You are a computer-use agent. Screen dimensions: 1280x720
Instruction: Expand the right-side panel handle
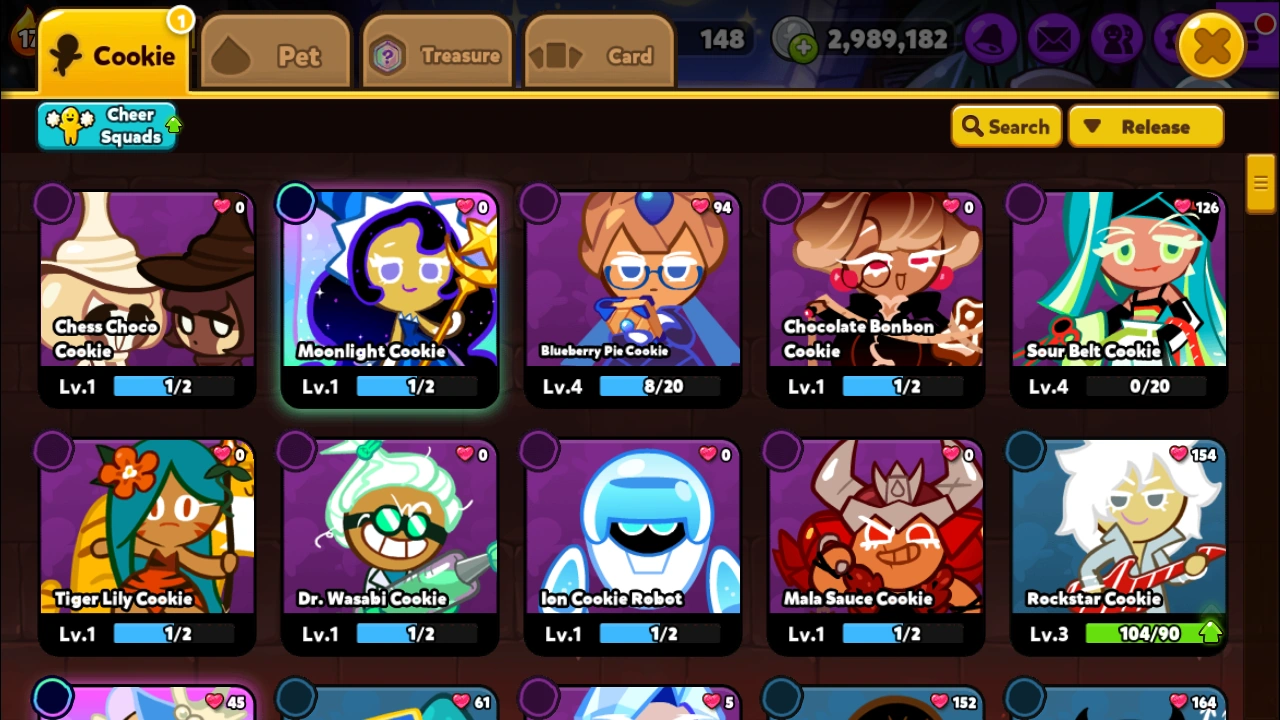[x=1260, y=183]
